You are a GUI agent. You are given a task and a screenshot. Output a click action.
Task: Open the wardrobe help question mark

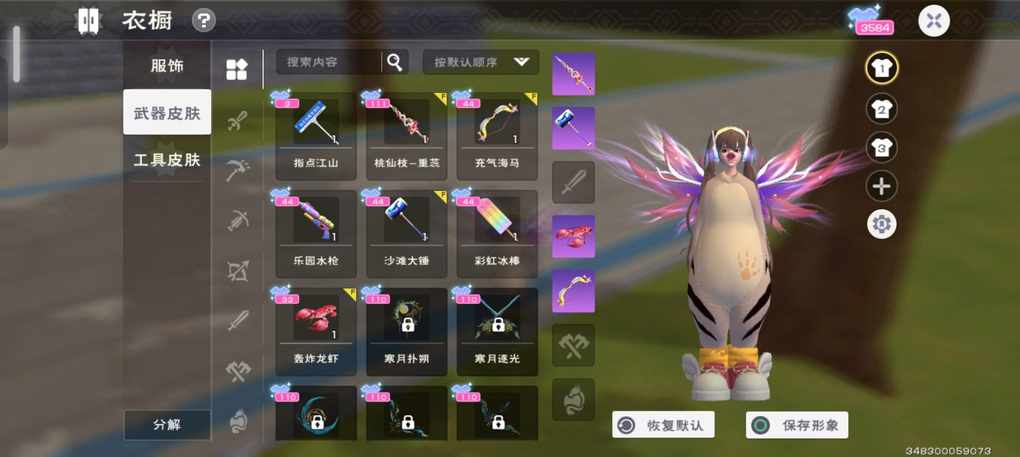pos(204,20)
